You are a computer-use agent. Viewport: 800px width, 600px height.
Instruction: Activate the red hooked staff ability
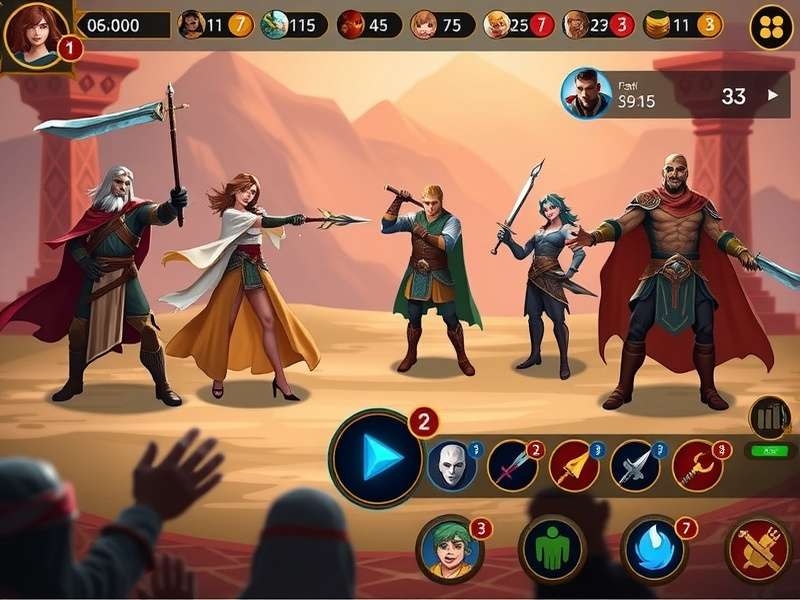(x=697, y=465)
